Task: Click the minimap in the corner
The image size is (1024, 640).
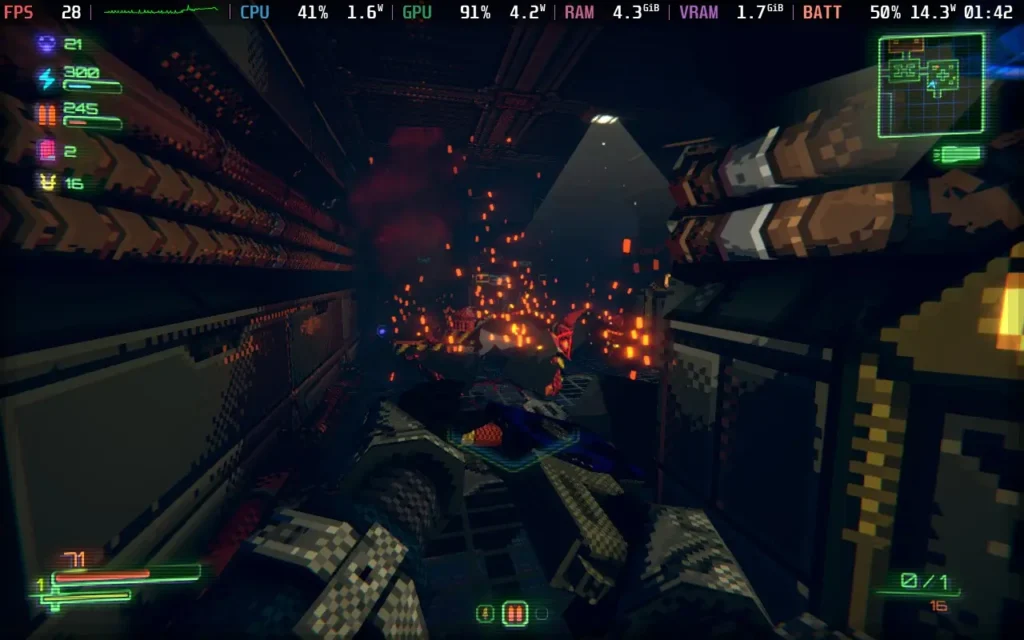Action: [x=930, y=85]
